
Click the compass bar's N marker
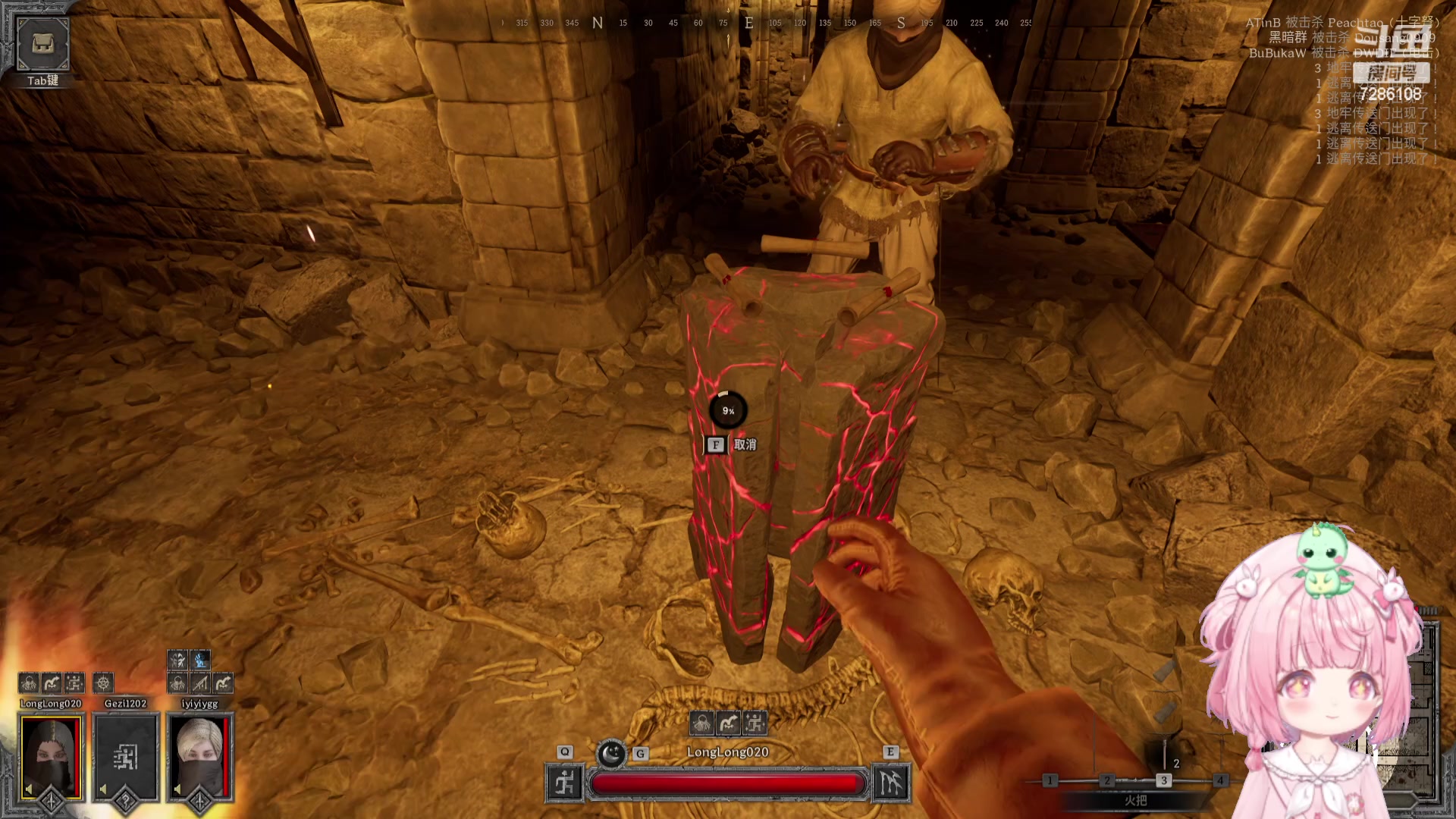pyautogui.click(x=598, y=23)
